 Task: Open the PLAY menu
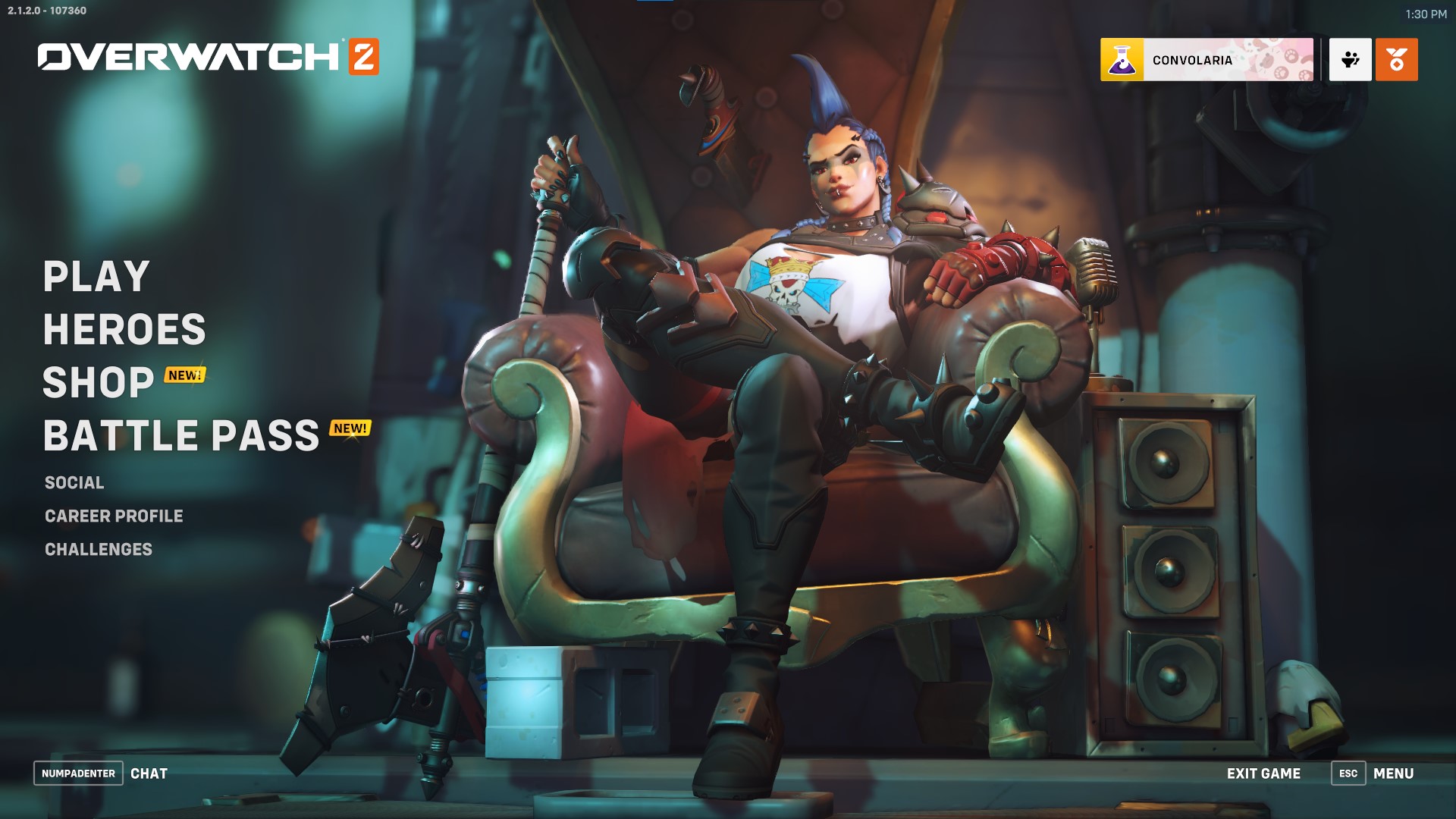pos(95,277)
